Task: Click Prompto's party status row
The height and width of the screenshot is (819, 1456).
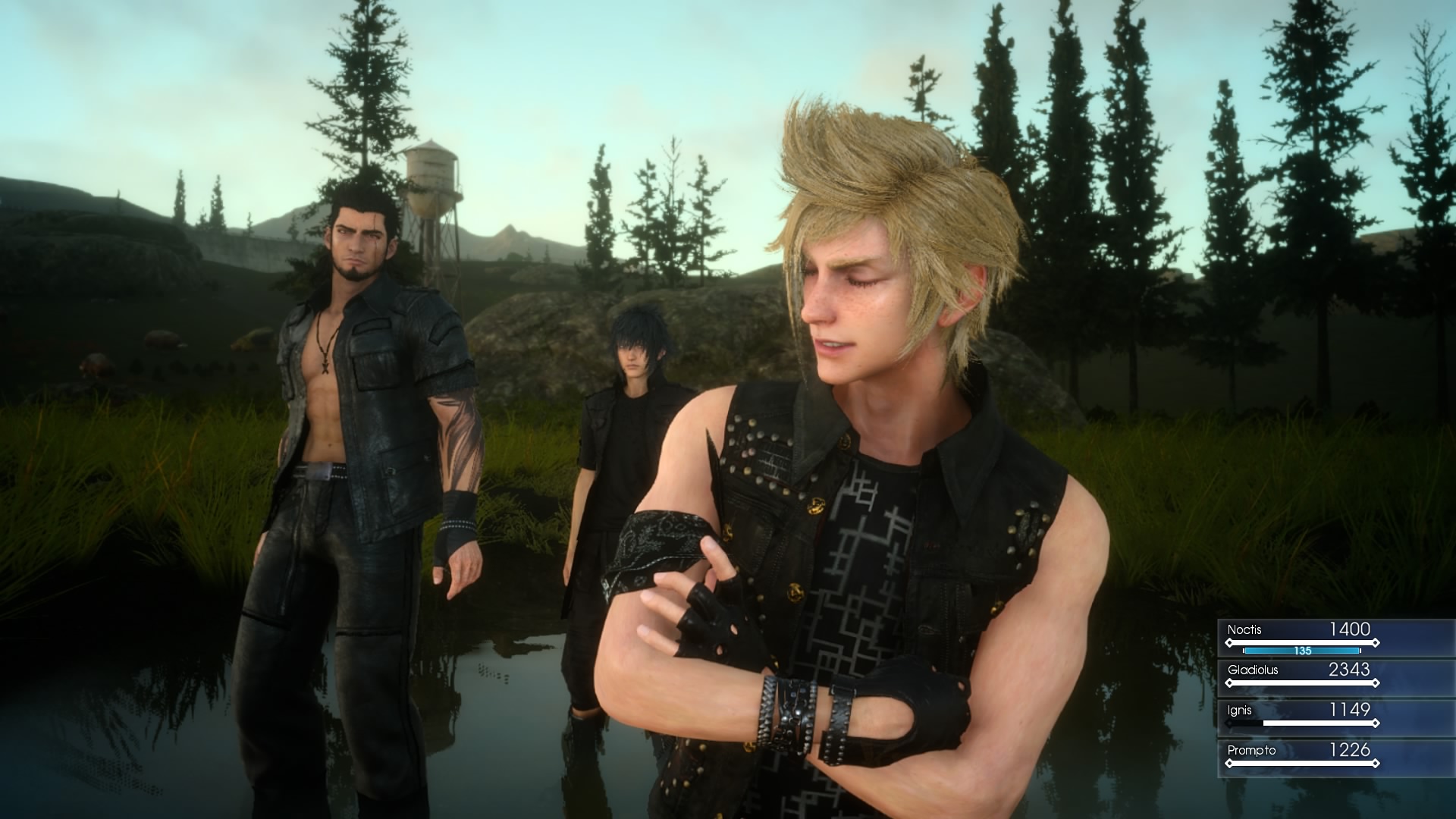Action: (1301, 756)
